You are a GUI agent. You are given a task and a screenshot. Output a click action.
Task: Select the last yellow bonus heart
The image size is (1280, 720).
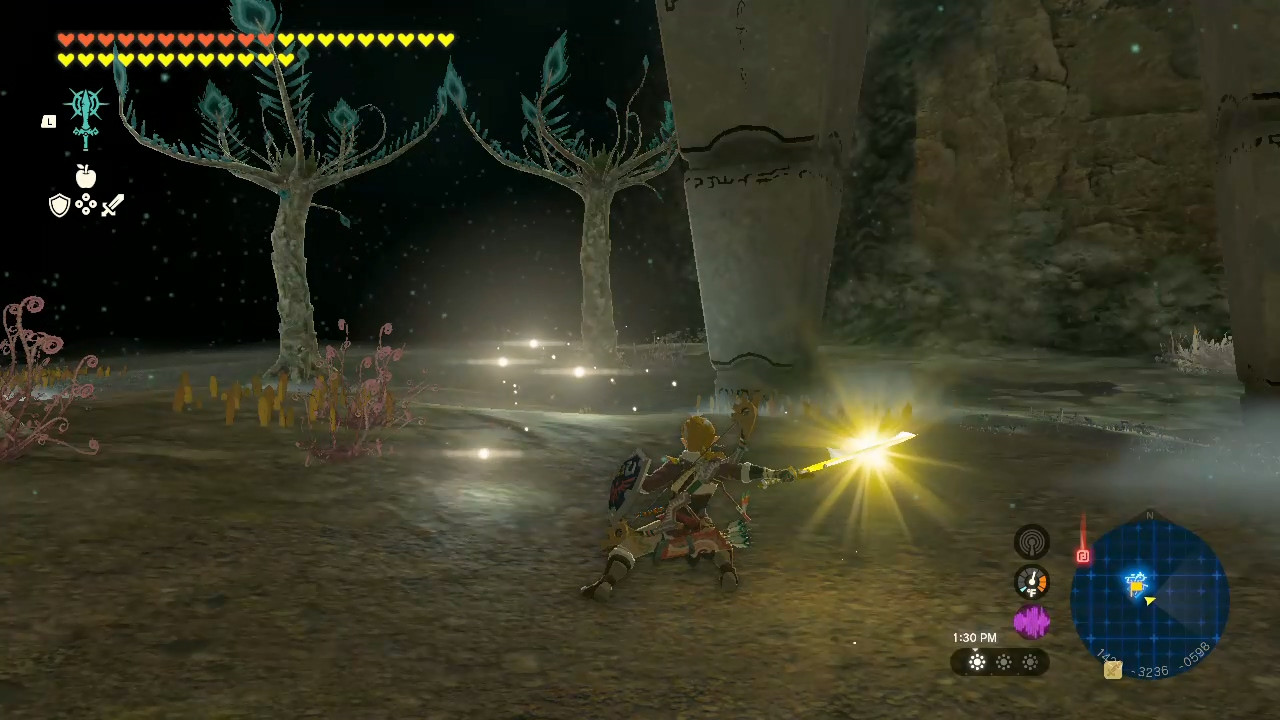288,60
